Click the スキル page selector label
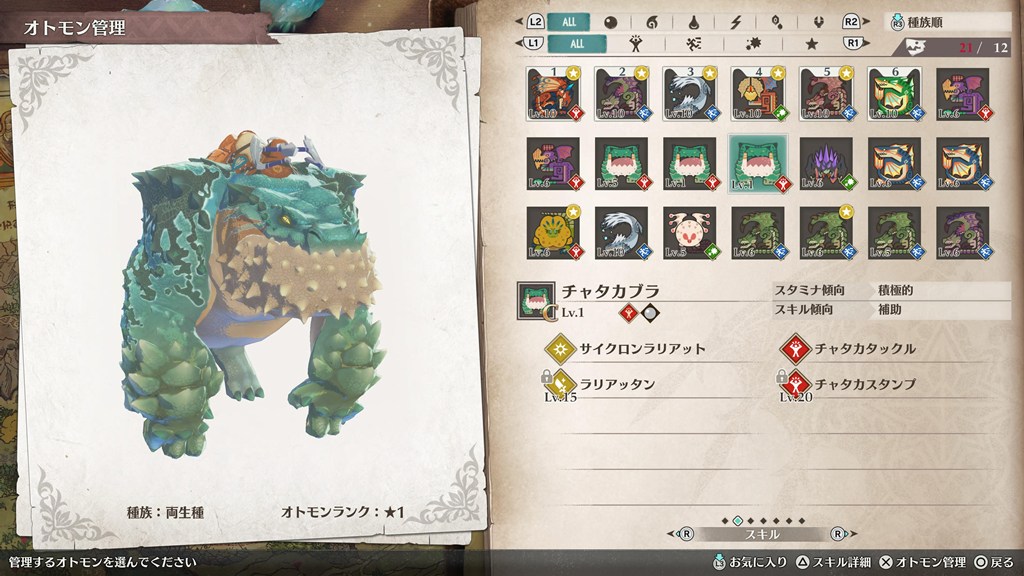The width and height of the screenshot is (1024, 576). 760,535
